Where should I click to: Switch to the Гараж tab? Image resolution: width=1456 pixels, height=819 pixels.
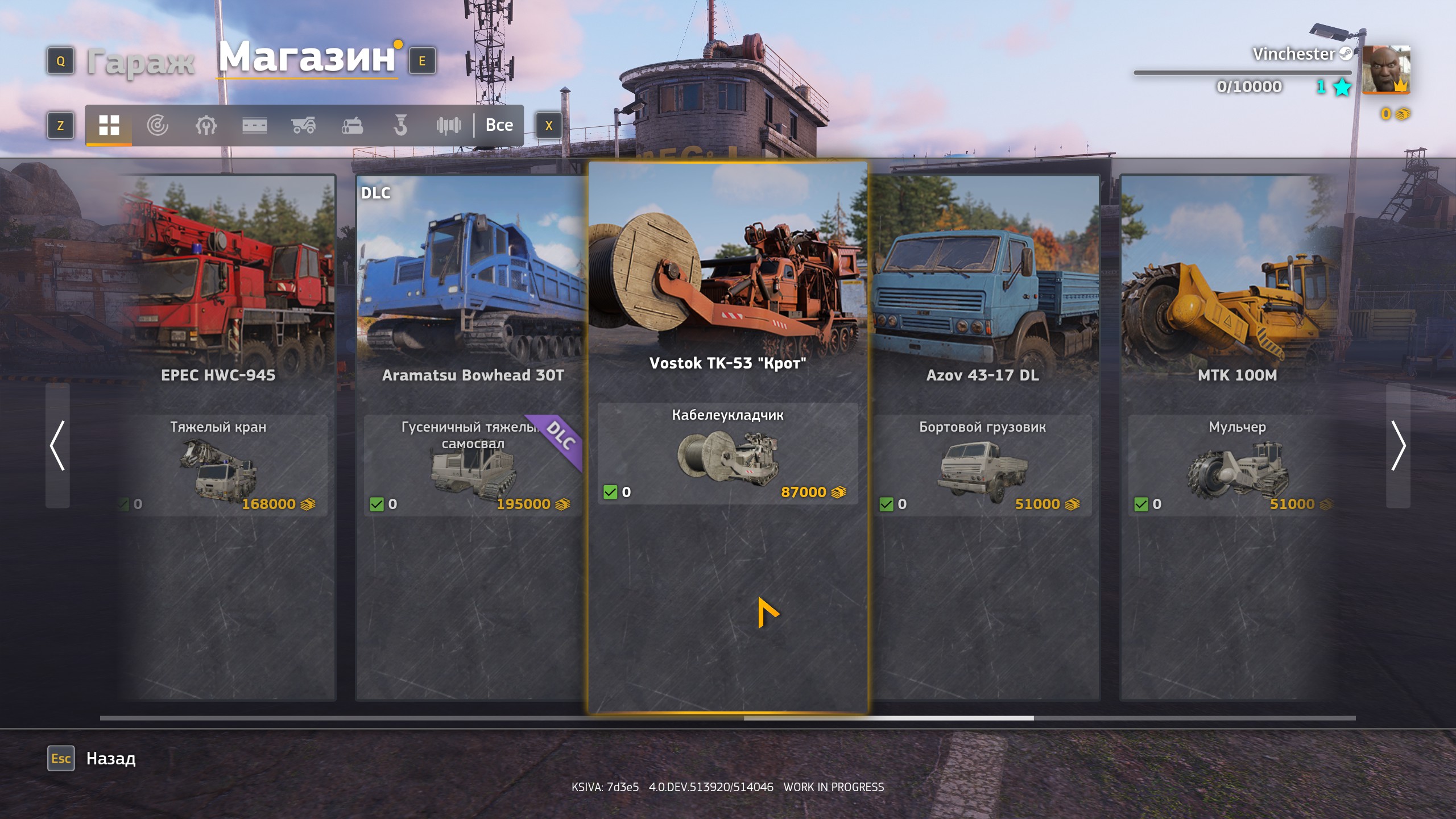[x=140, y=61]
